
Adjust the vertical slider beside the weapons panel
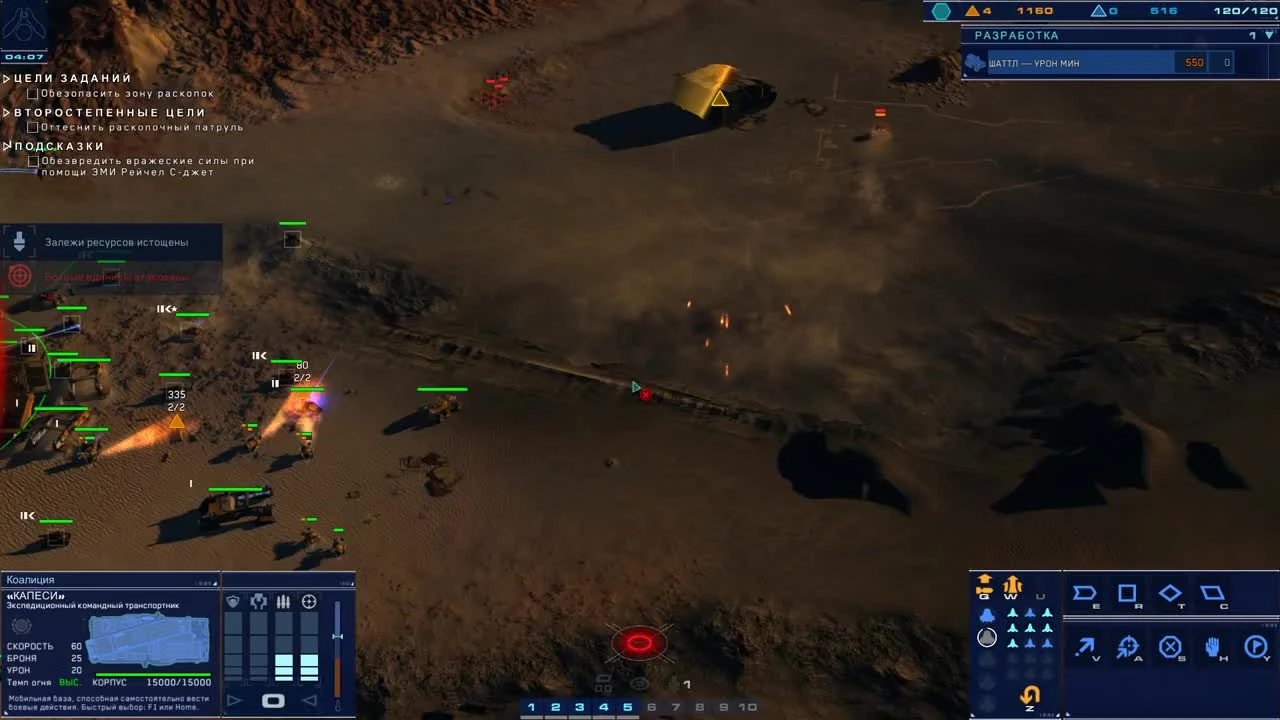coord(337,636)
